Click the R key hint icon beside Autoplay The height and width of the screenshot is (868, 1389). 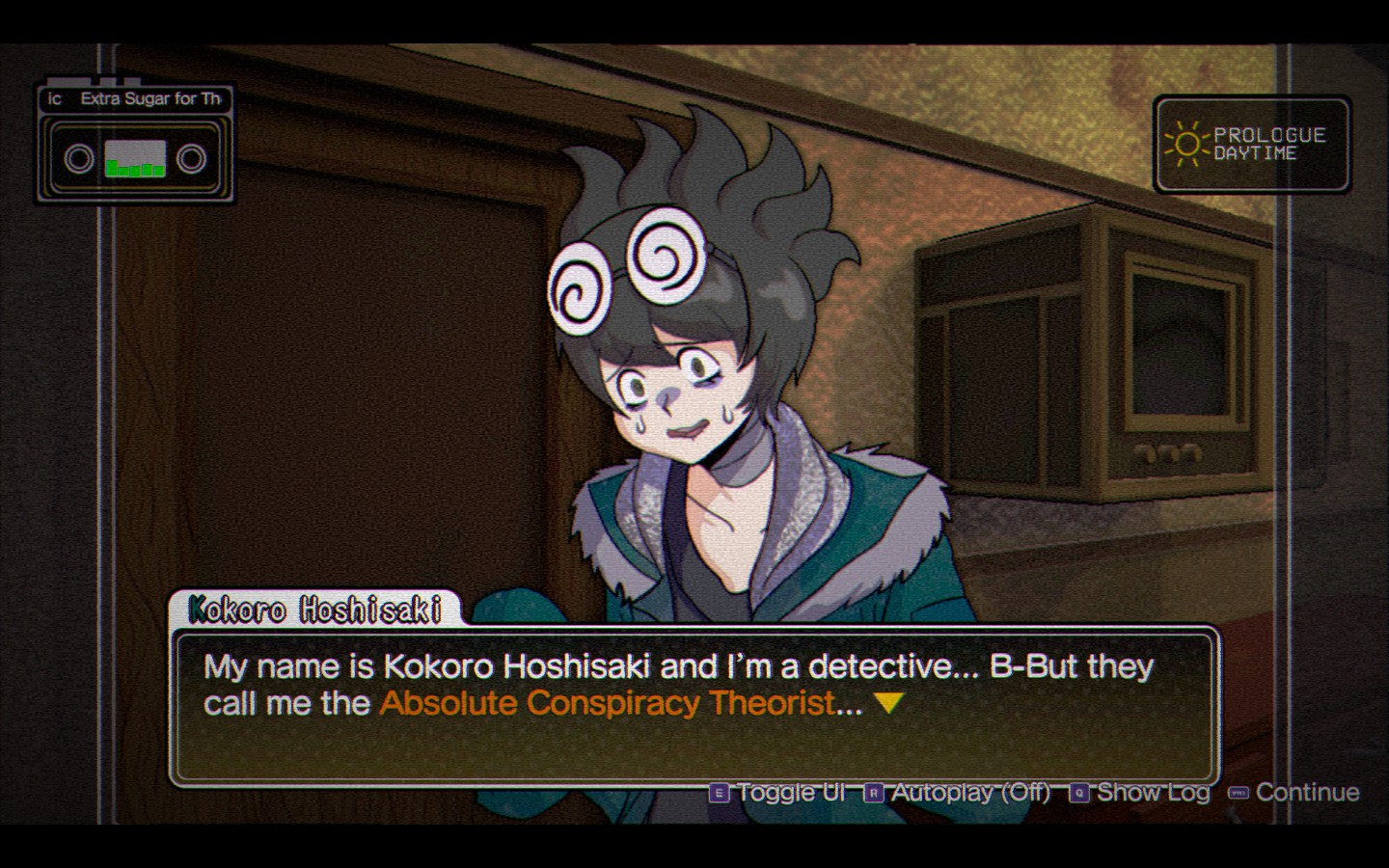tap(874, 793)
